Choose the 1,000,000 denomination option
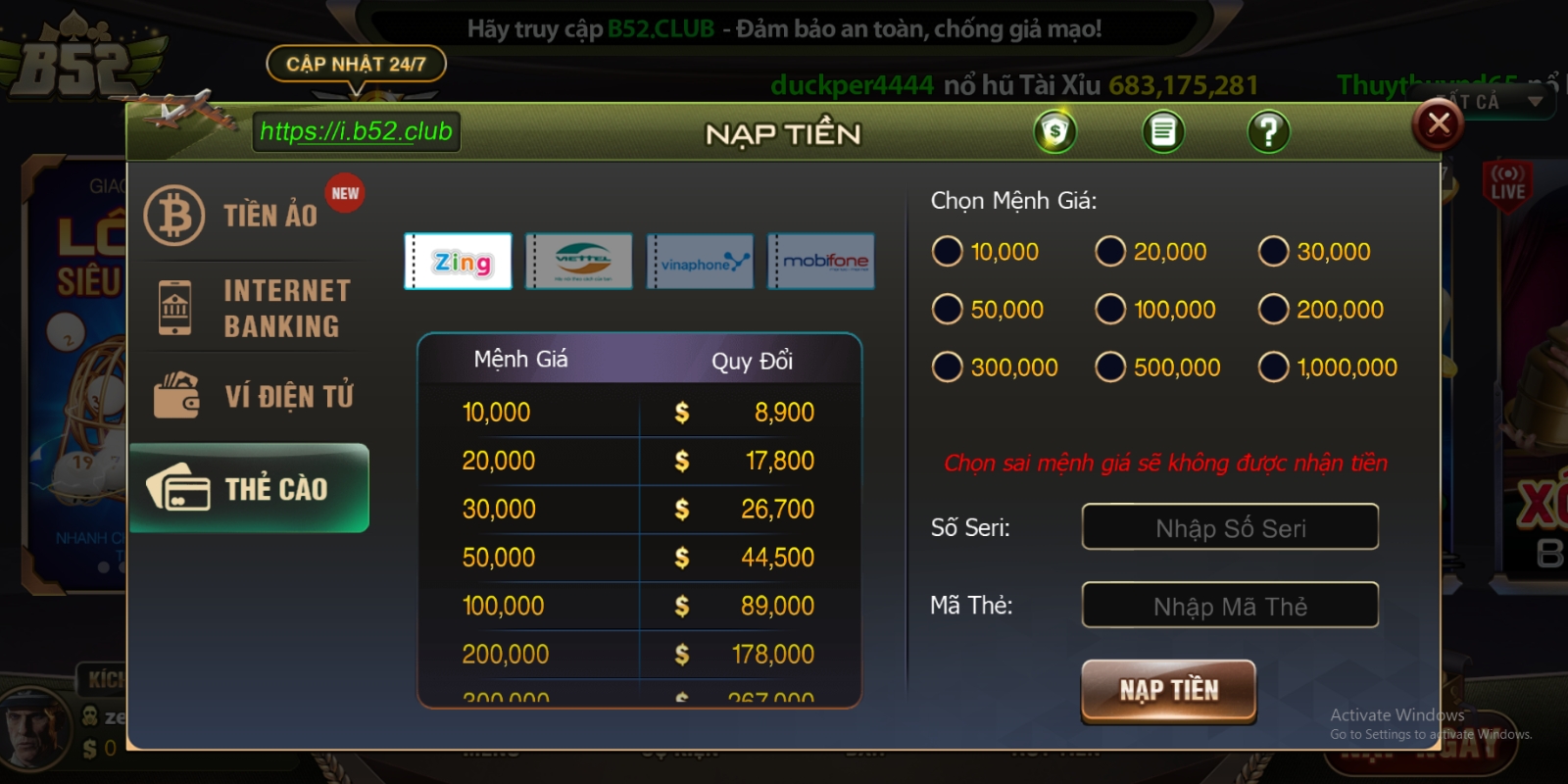 click(x=1273, y=367)
